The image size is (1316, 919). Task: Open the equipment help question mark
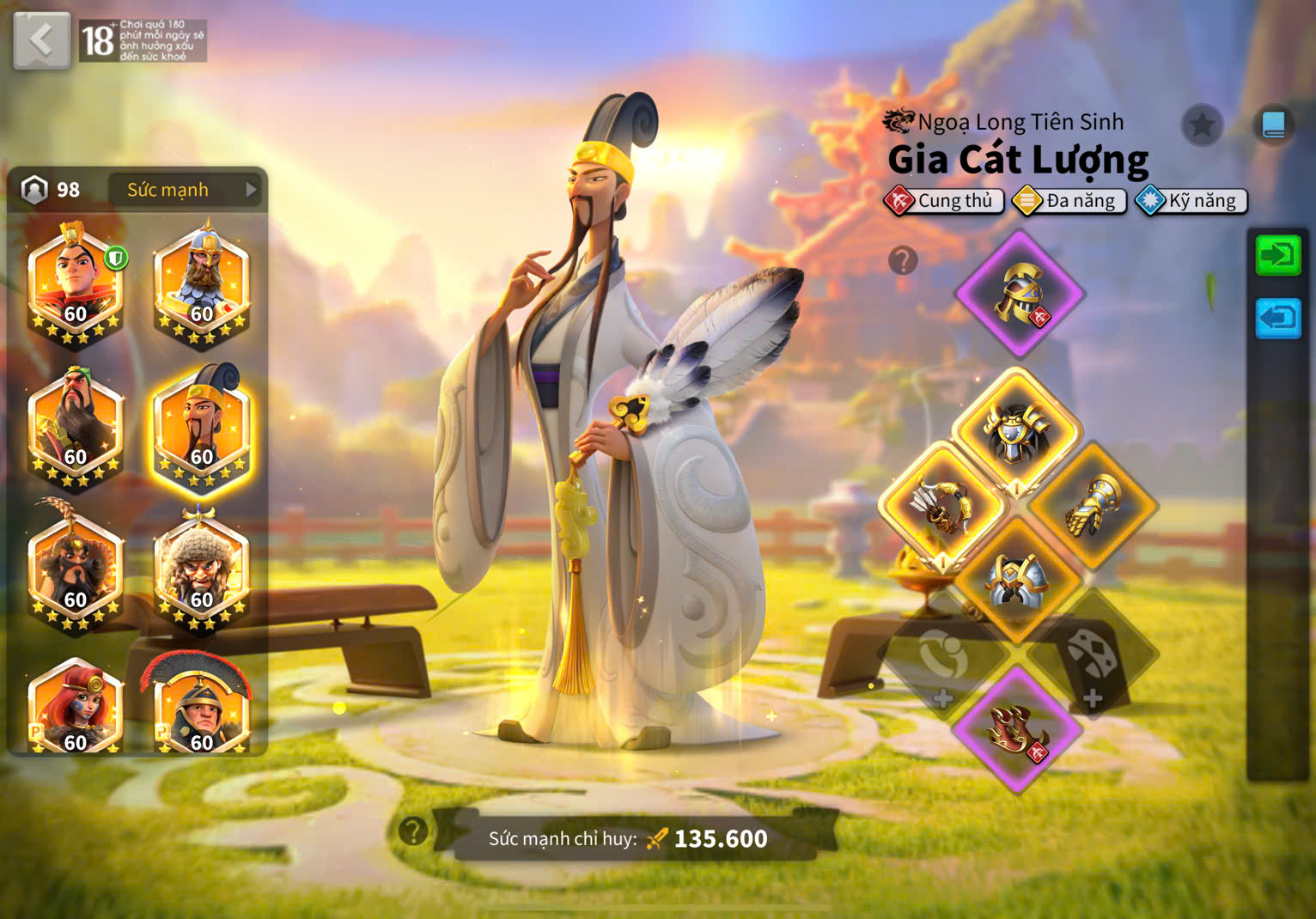click(903, 260)
